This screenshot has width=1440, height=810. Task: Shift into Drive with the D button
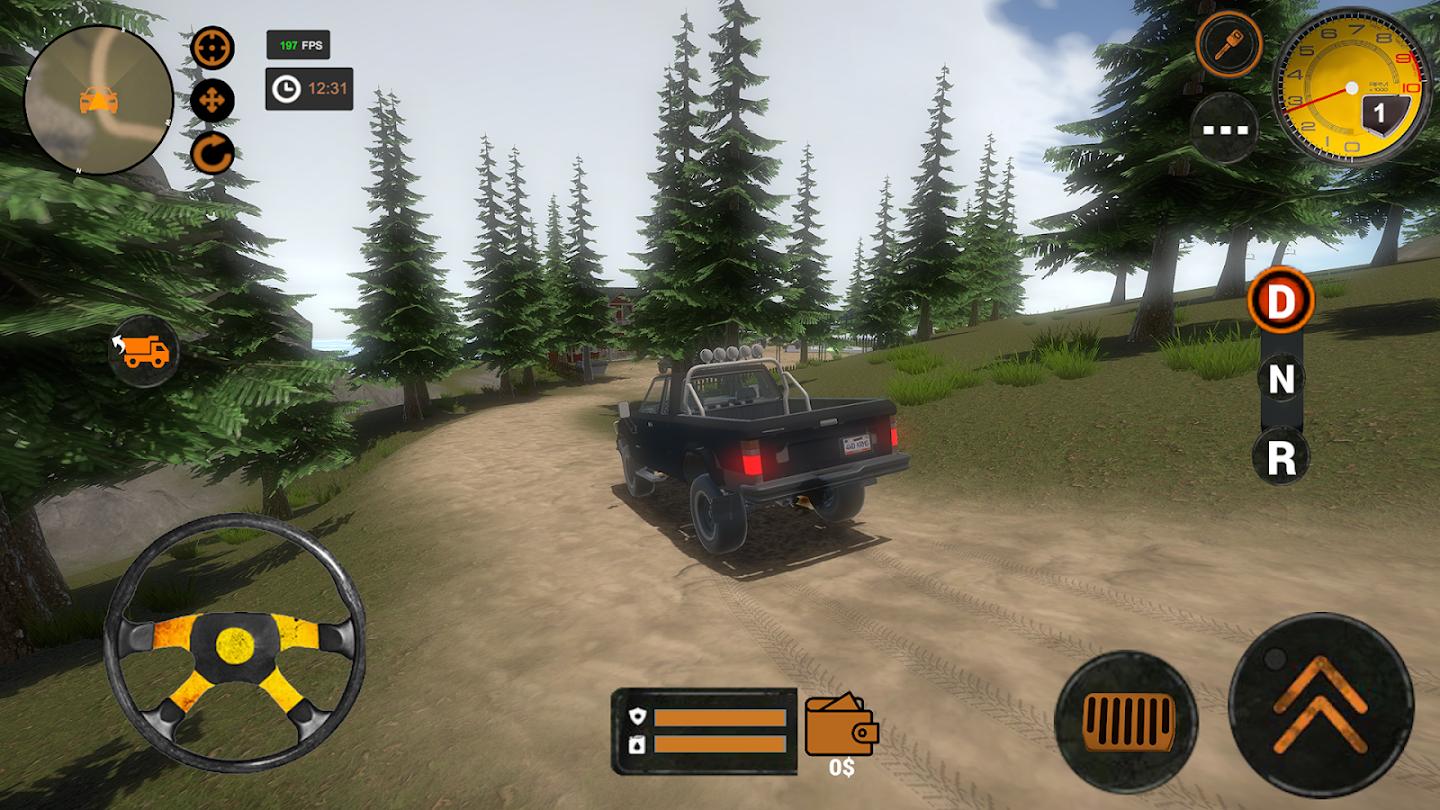click(1280, 300)
